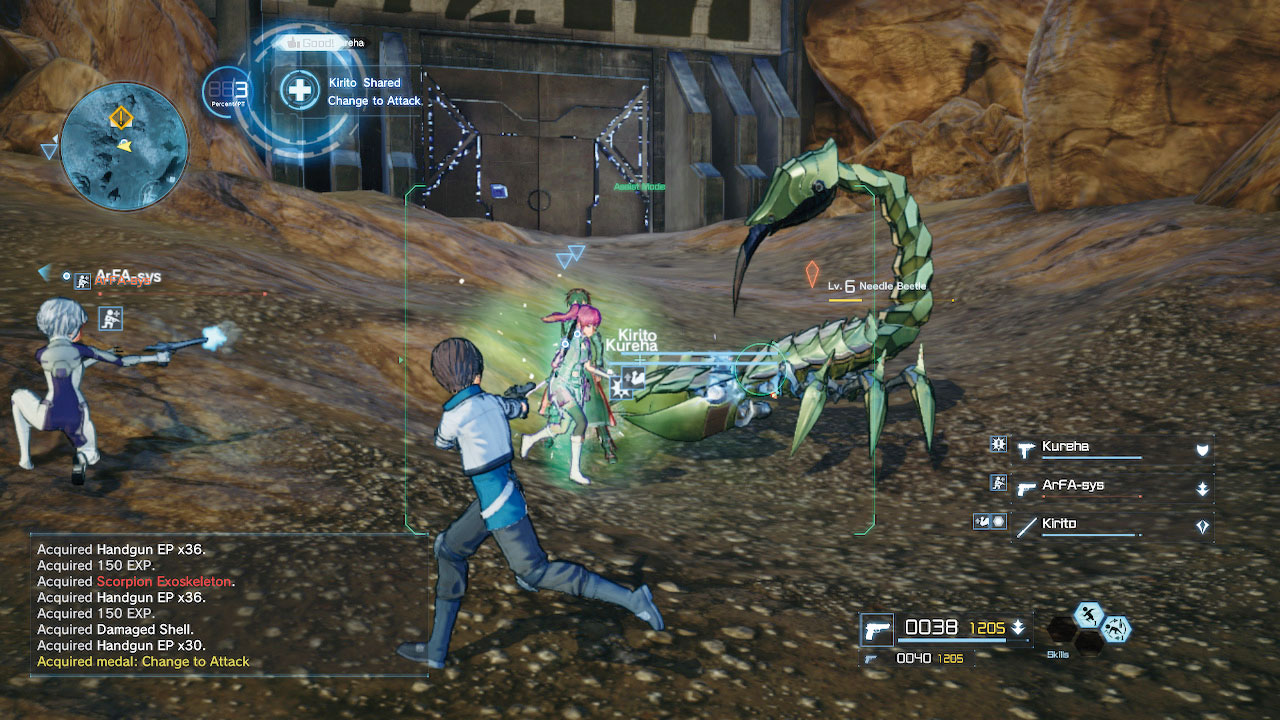Toggle ArFA-sys's double-arrow role marker
This screenshot has width=1280, height=720.
(x=1202, y=488)
